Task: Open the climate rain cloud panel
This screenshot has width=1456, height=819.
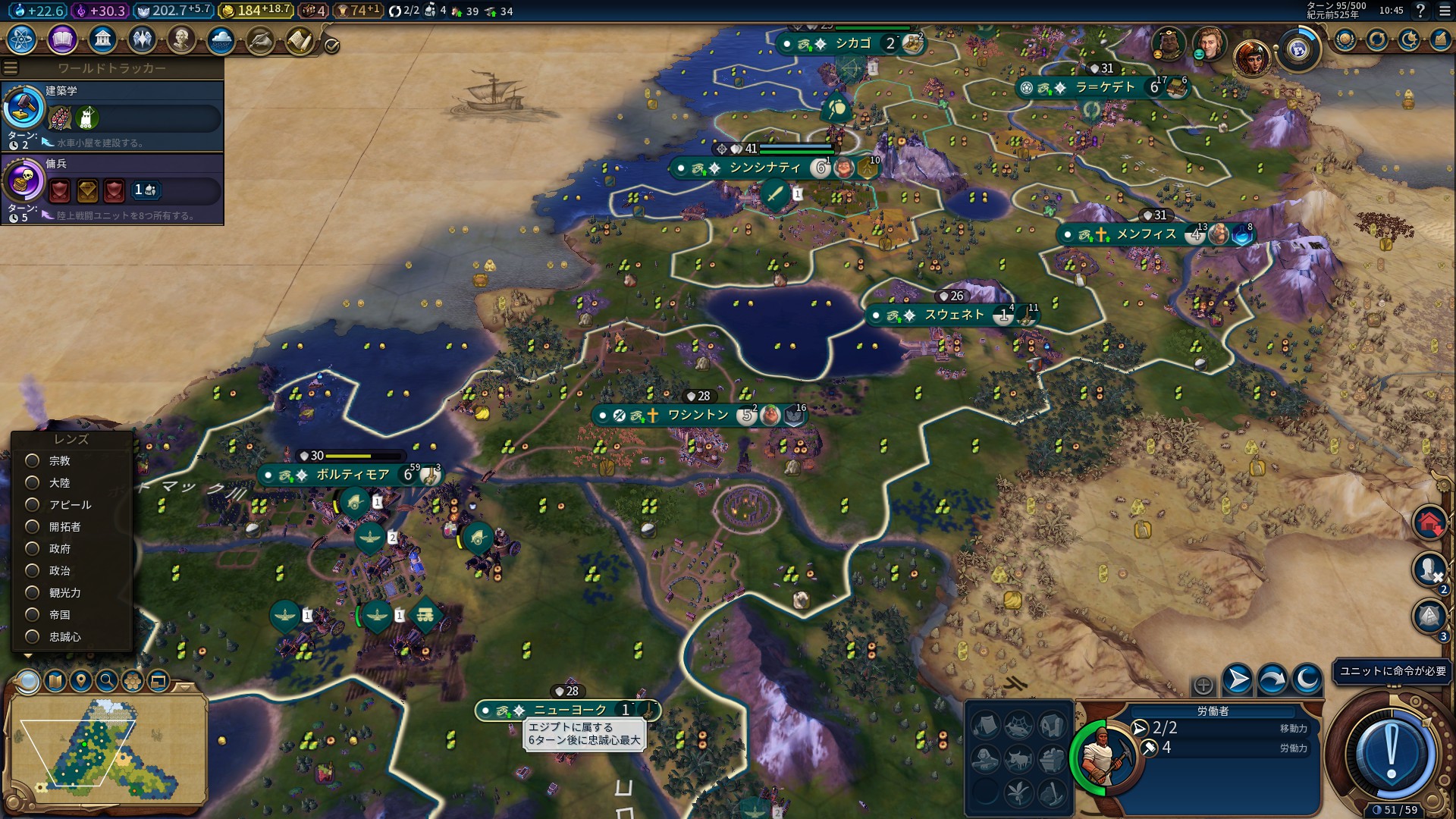Action: [221, 39]
